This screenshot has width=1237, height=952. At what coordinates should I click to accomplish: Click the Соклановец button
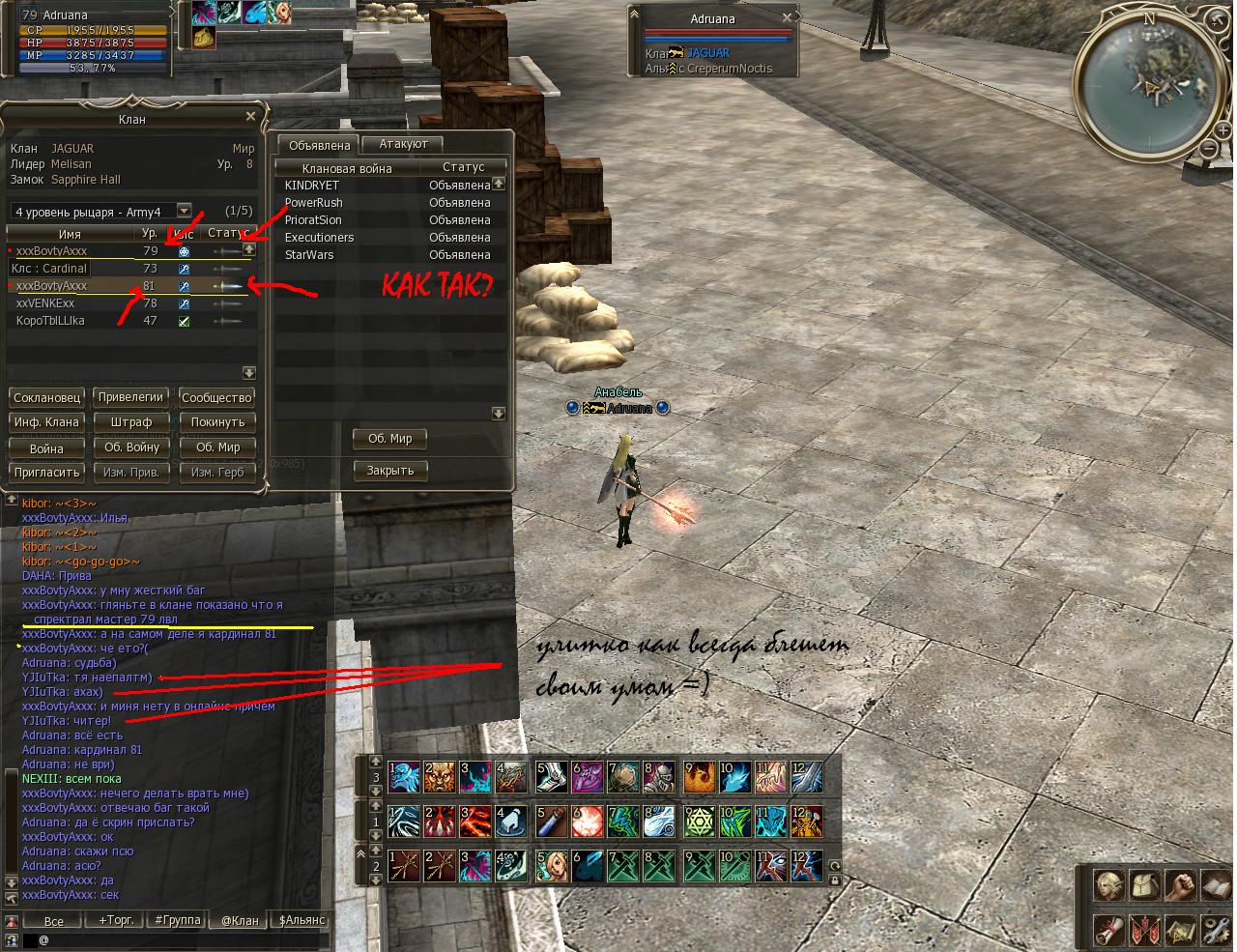[x=46, y=397]
